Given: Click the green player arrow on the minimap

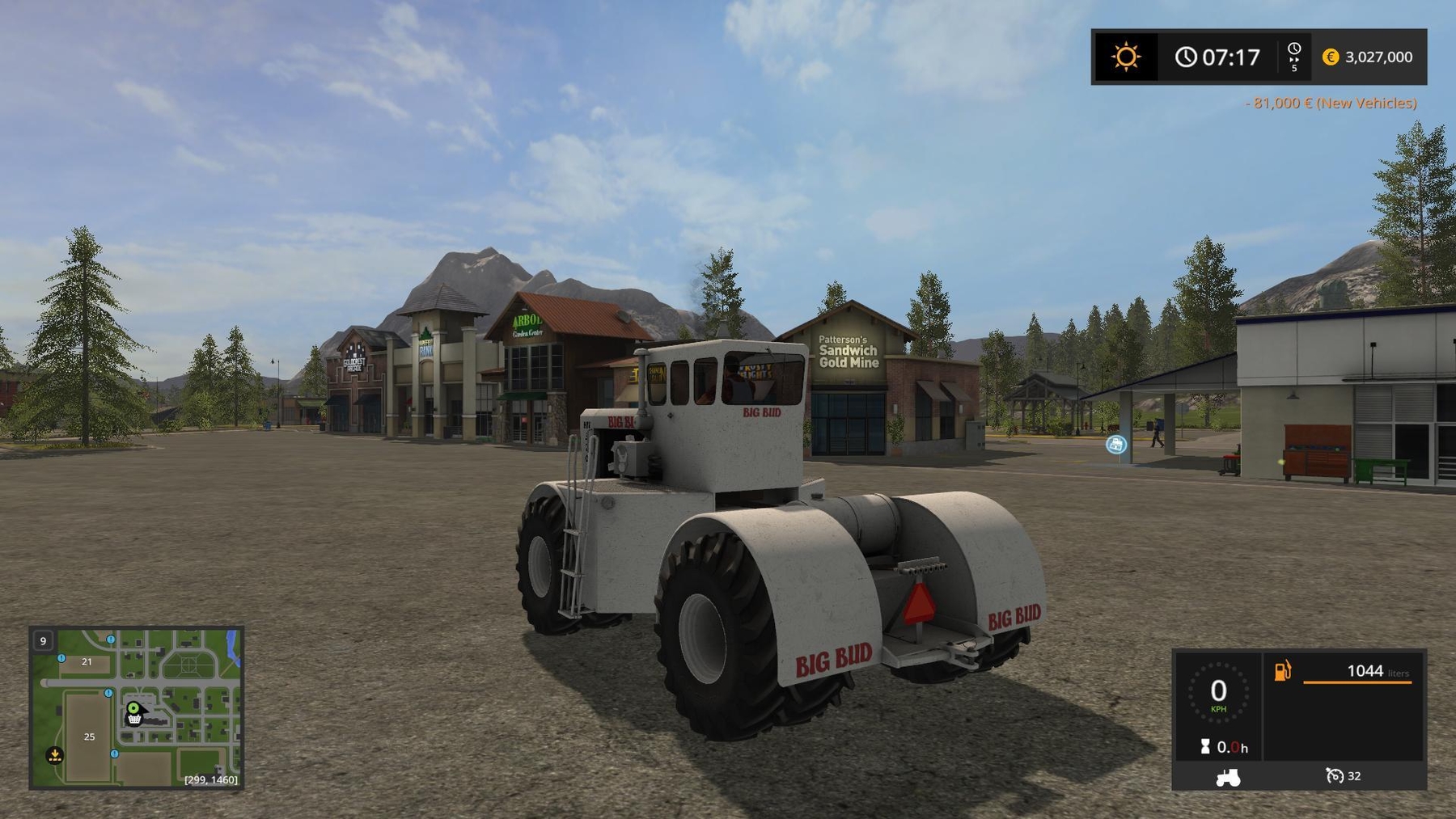Looking at the screenshot, I should [133, 707].
